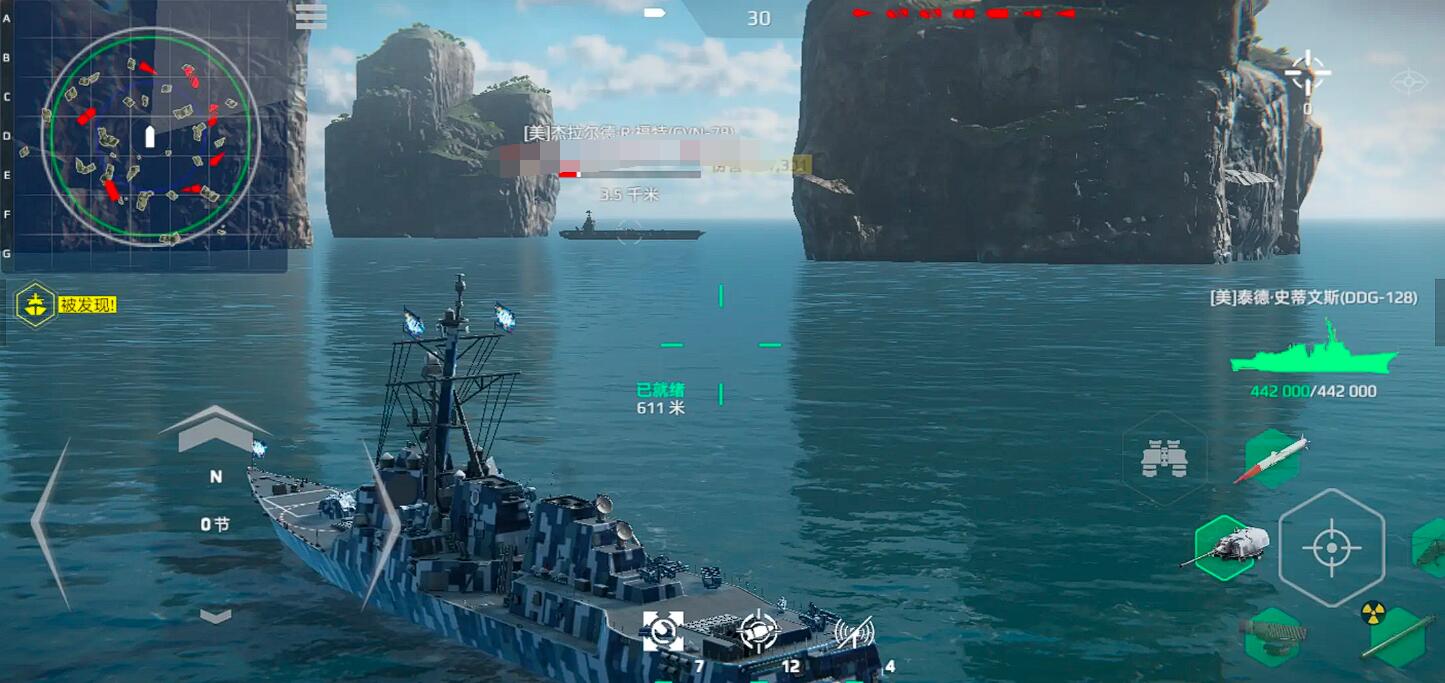1445x683 pixels.
Task: Activate the missile-in-crosshair defense ability
Action: click(x=758, y=631)
